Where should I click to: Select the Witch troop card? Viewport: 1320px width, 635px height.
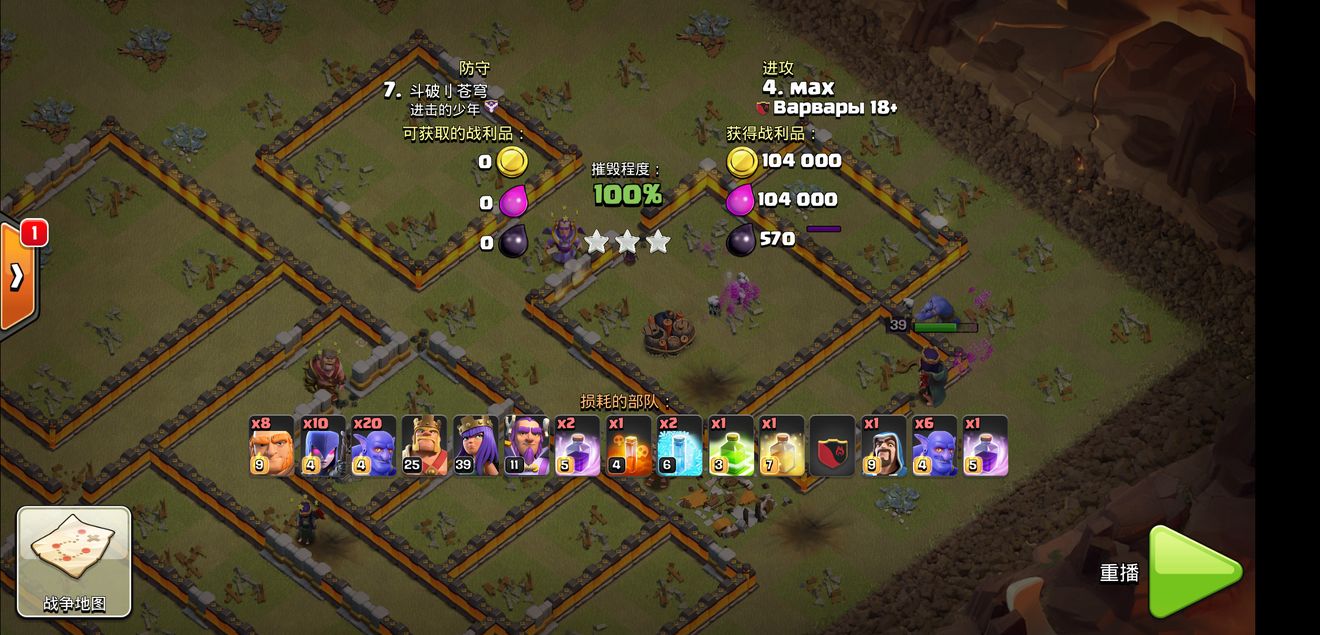[322, 446]
